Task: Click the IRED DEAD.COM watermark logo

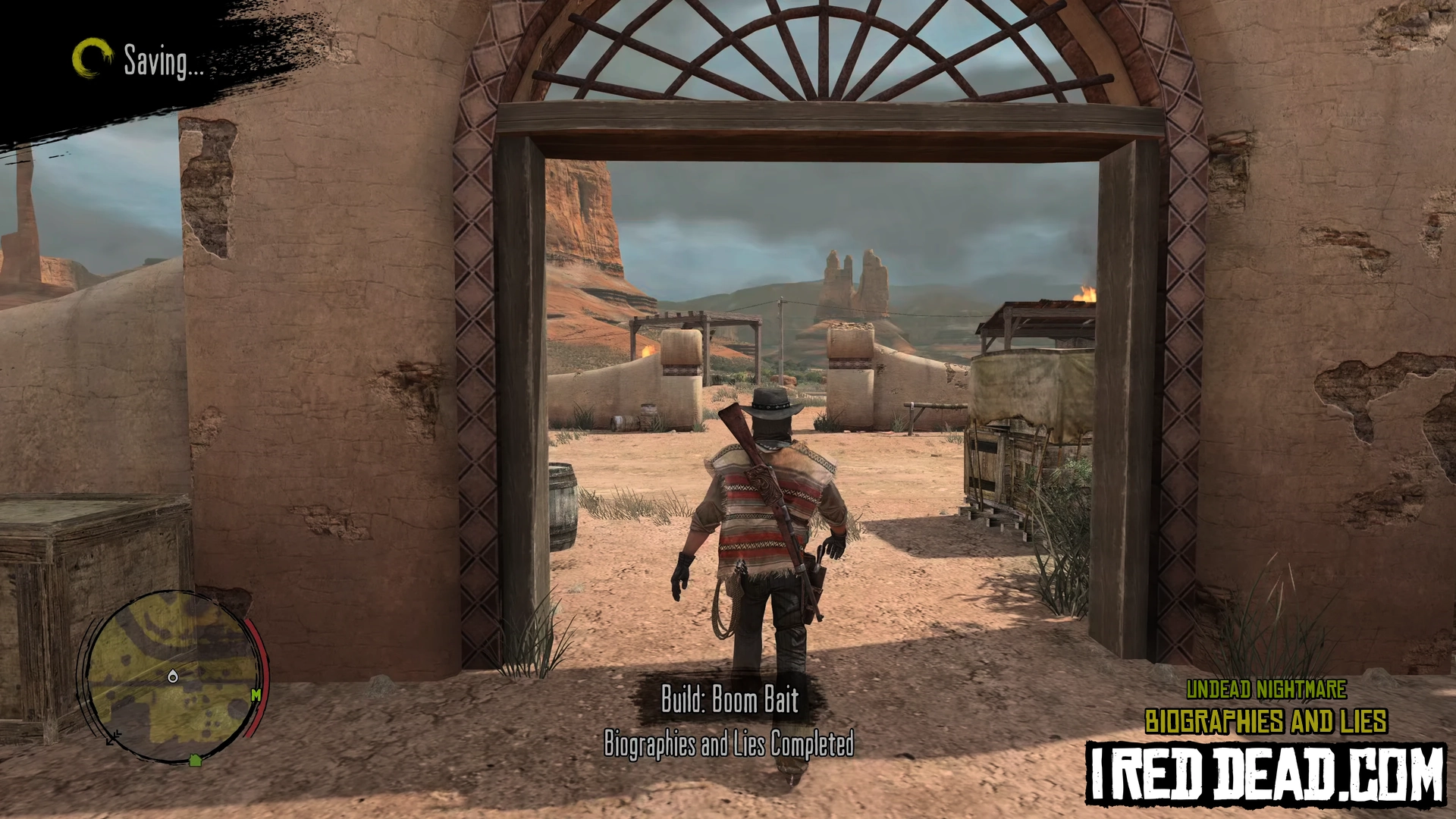Action: click(x=1265, y=774)
